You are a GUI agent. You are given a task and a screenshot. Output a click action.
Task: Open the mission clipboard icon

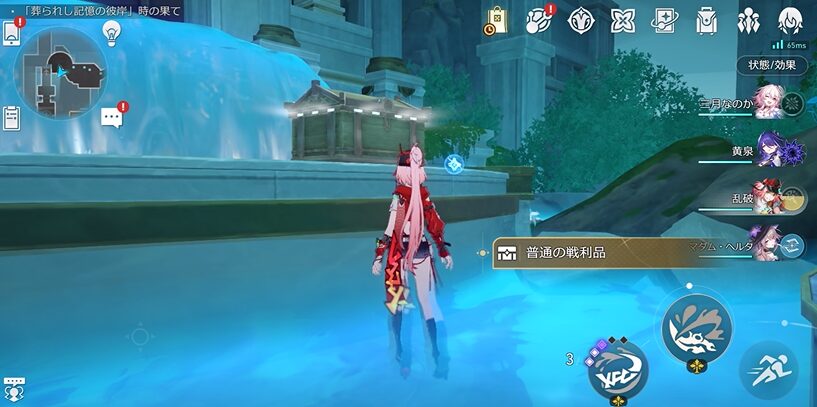12,118
